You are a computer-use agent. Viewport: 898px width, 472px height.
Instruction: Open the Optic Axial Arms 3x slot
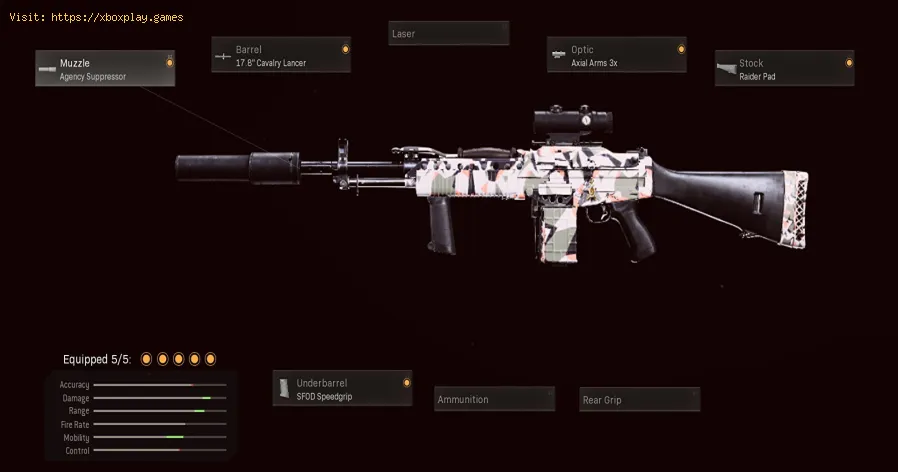616,55
